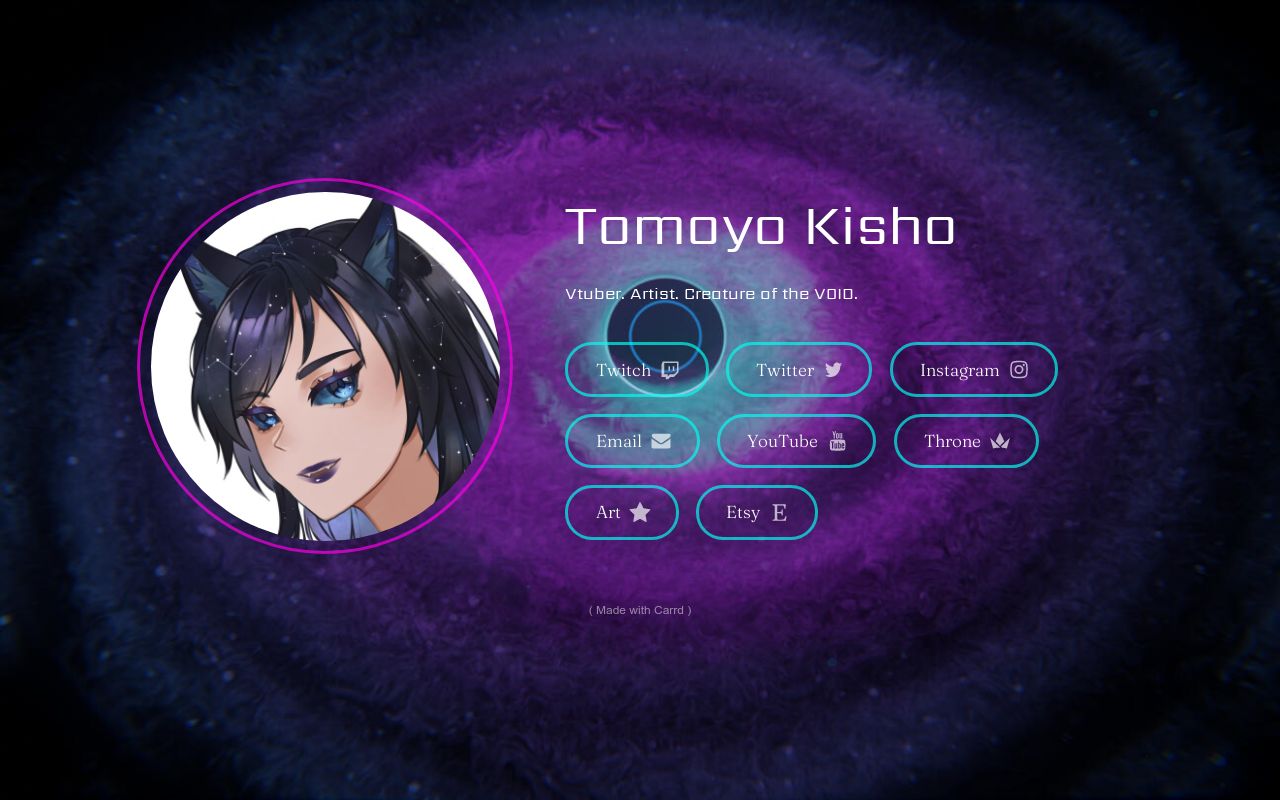Click the Throne crown icon
Image resolution: width=1280 pixels, height=800 pixels.
1000,441
